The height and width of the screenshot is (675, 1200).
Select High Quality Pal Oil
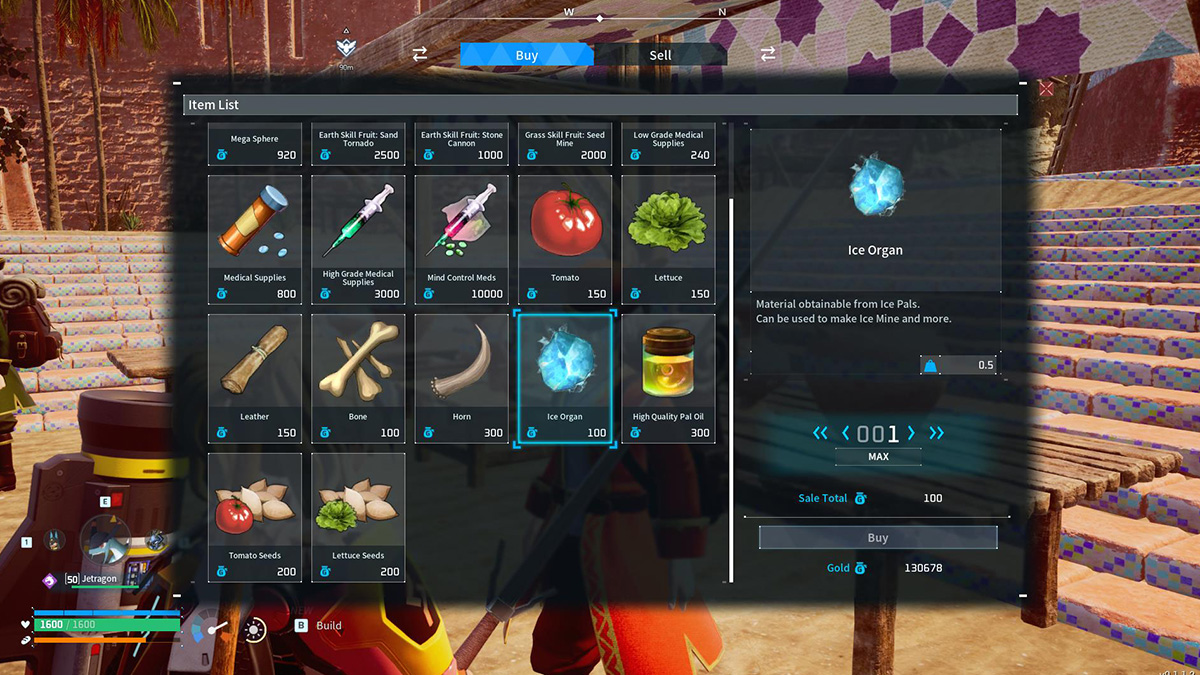668,378
